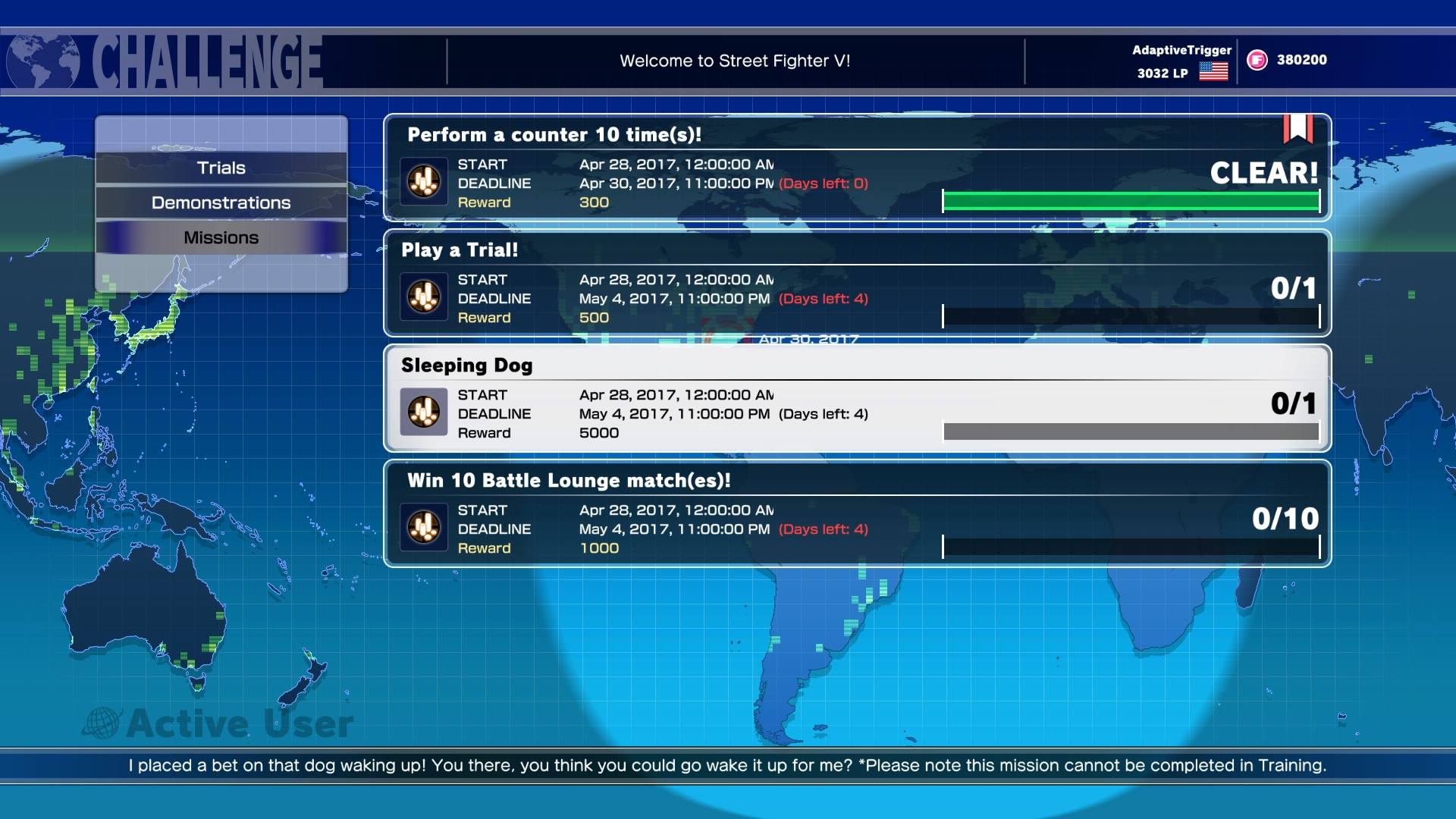Viewport: 1456px width, 819px height.
Task: Click the completed mission's green progress bar
Action: (x=1130, y=199)
